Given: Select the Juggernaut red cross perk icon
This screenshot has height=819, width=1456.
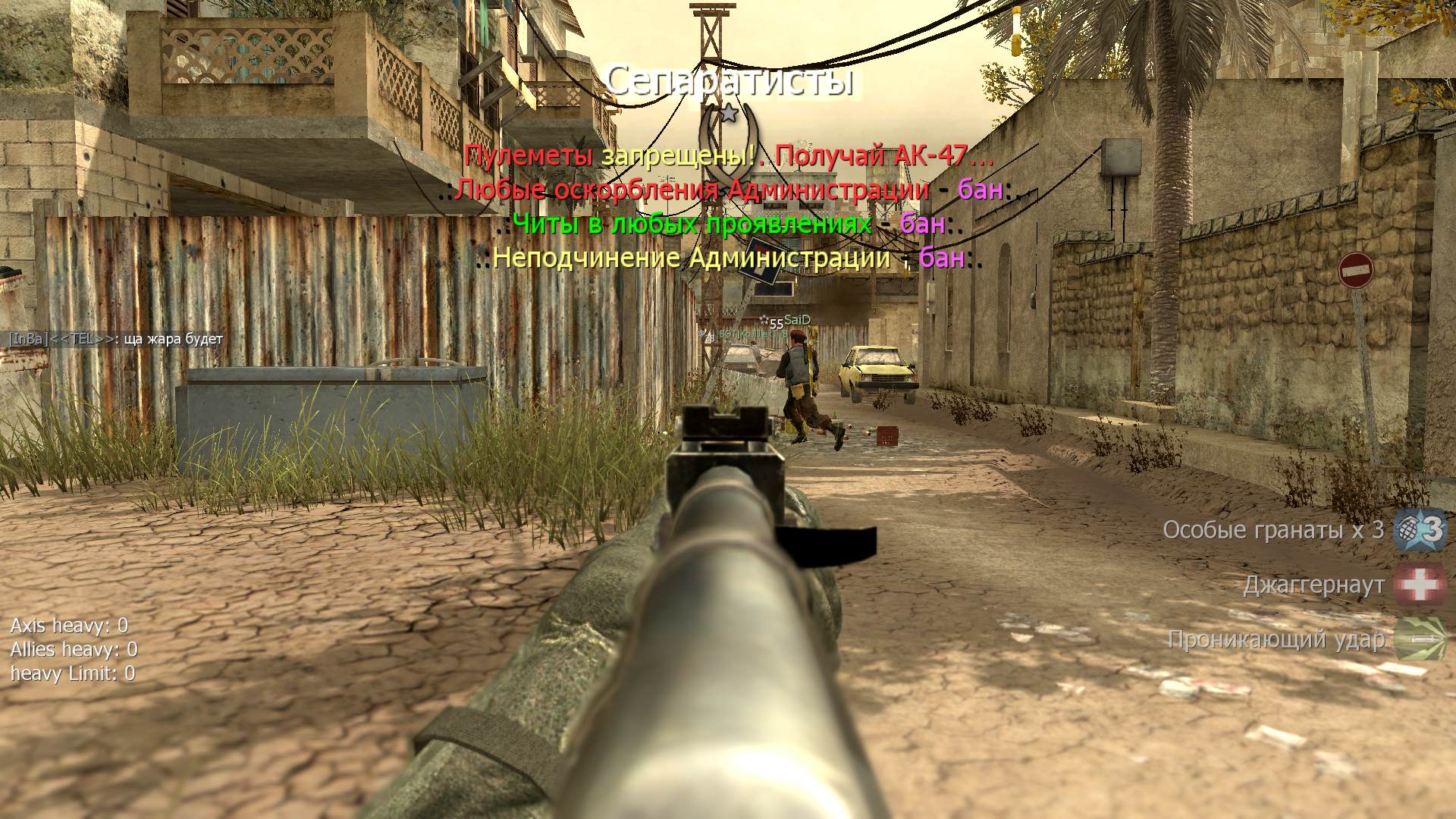Looking at the screenshot, I should pyautogui.click(x=1420, y=585).
